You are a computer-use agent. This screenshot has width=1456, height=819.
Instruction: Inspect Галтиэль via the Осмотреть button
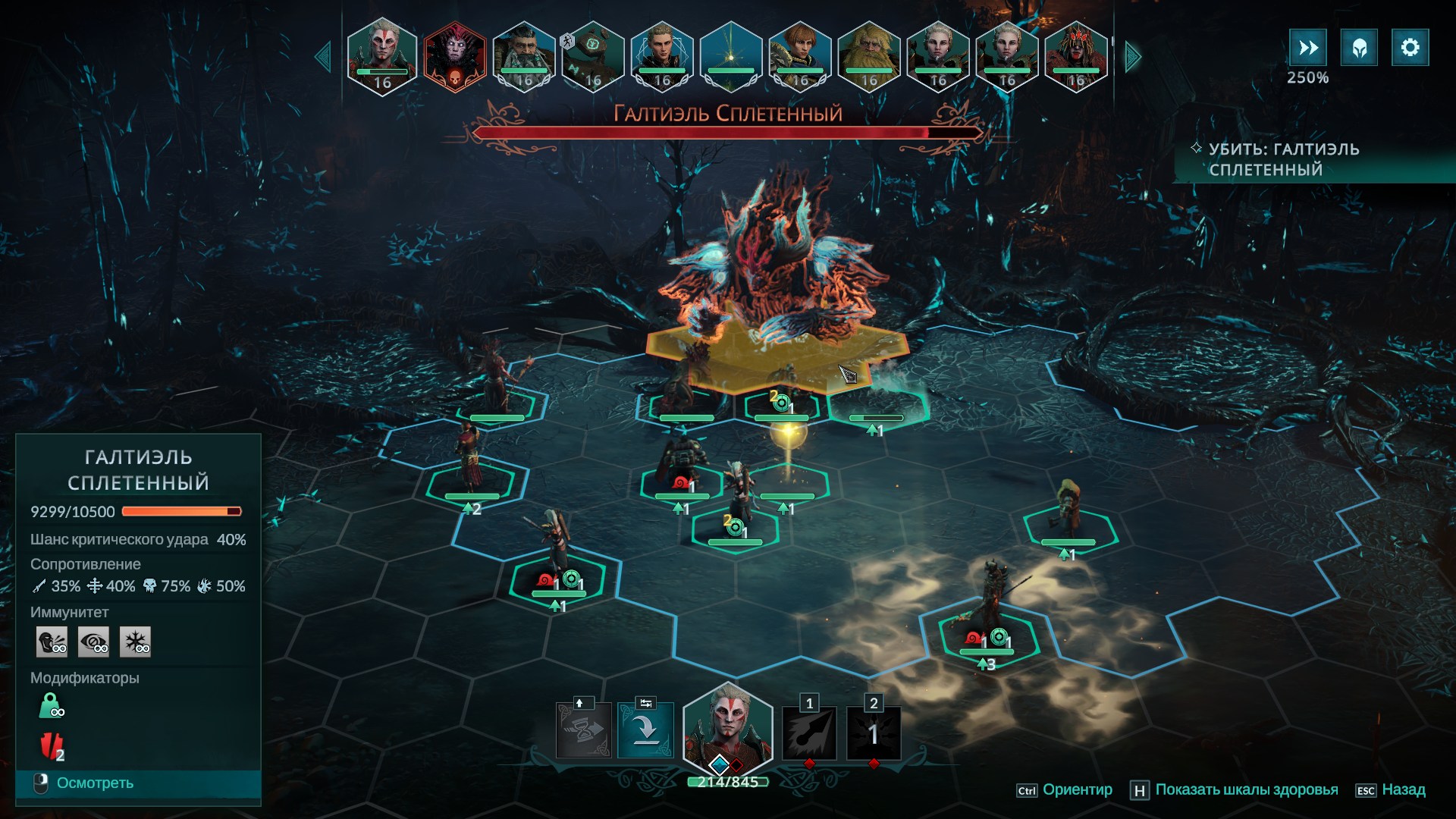click(95, 783)
